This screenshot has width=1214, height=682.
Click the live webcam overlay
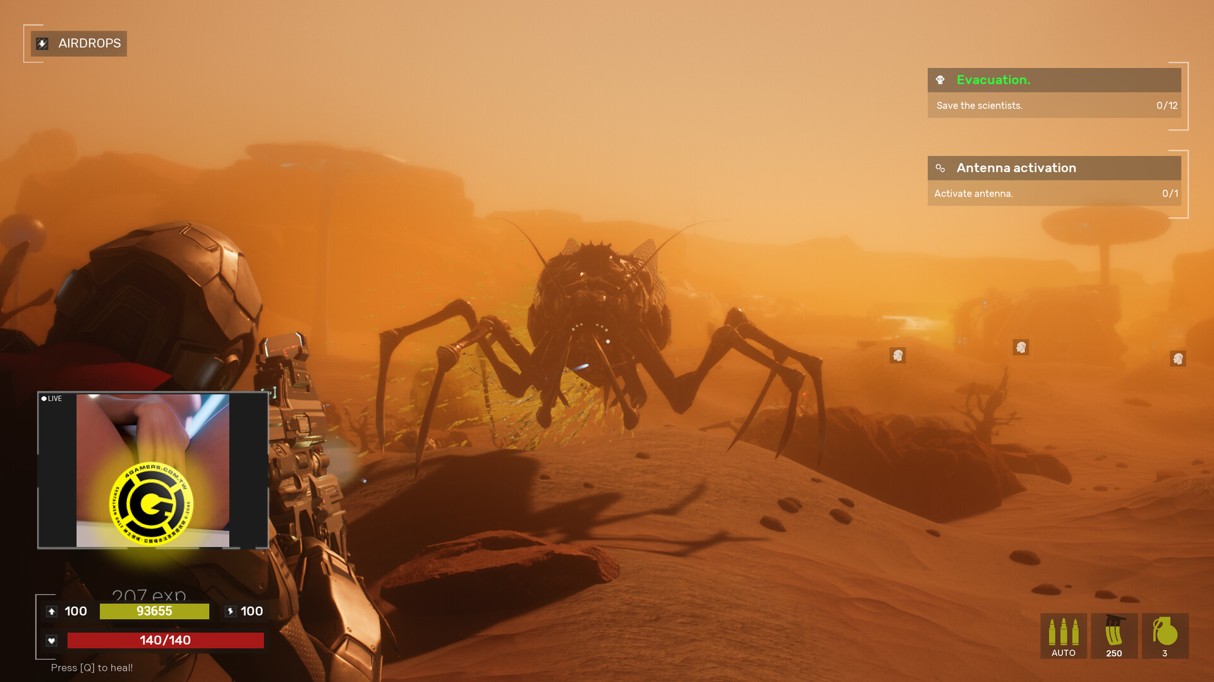click(x=152, y=470)
